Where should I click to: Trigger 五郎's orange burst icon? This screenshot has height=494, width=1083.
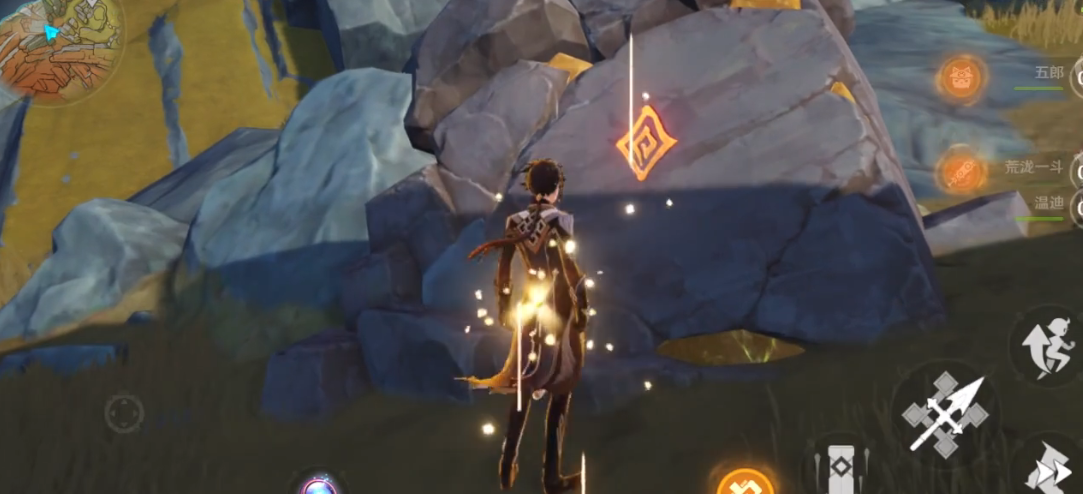click(x=962, y=77)
